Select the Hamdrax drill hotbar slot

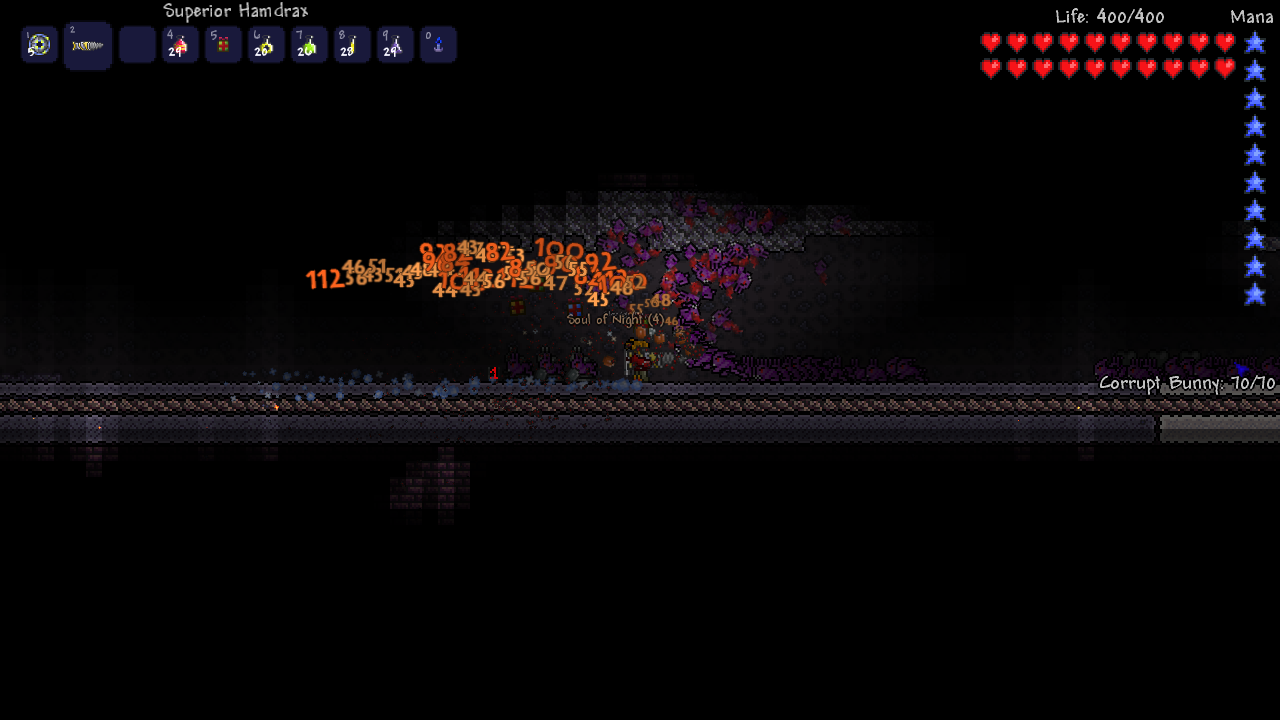coord(87,46)
